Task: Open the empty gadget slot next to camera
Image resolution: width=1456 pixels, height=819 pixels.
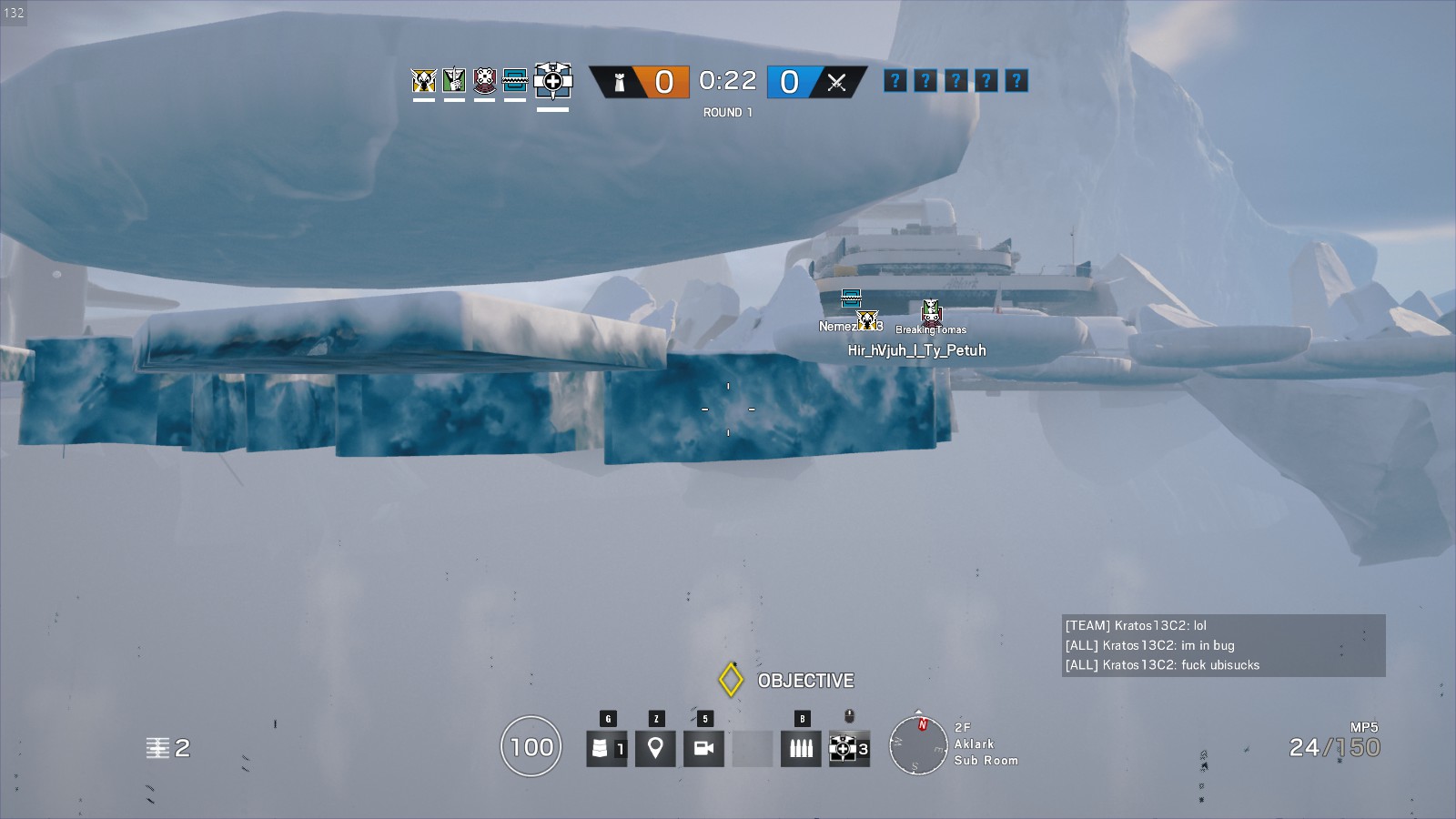Action: [x=753, y=749]
